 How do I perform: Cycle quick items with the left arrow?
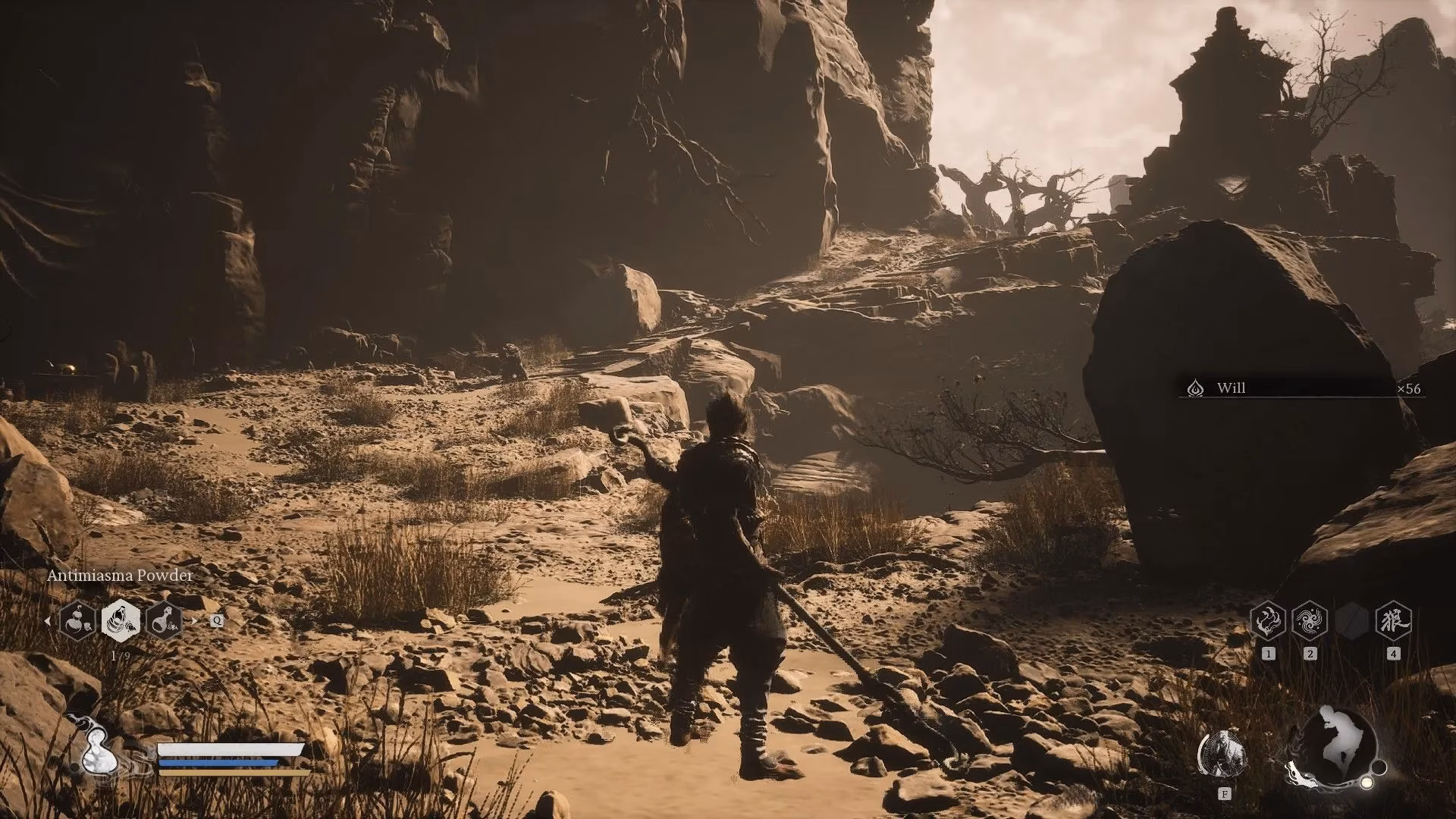pyautogui.click(x=49, y=621)
